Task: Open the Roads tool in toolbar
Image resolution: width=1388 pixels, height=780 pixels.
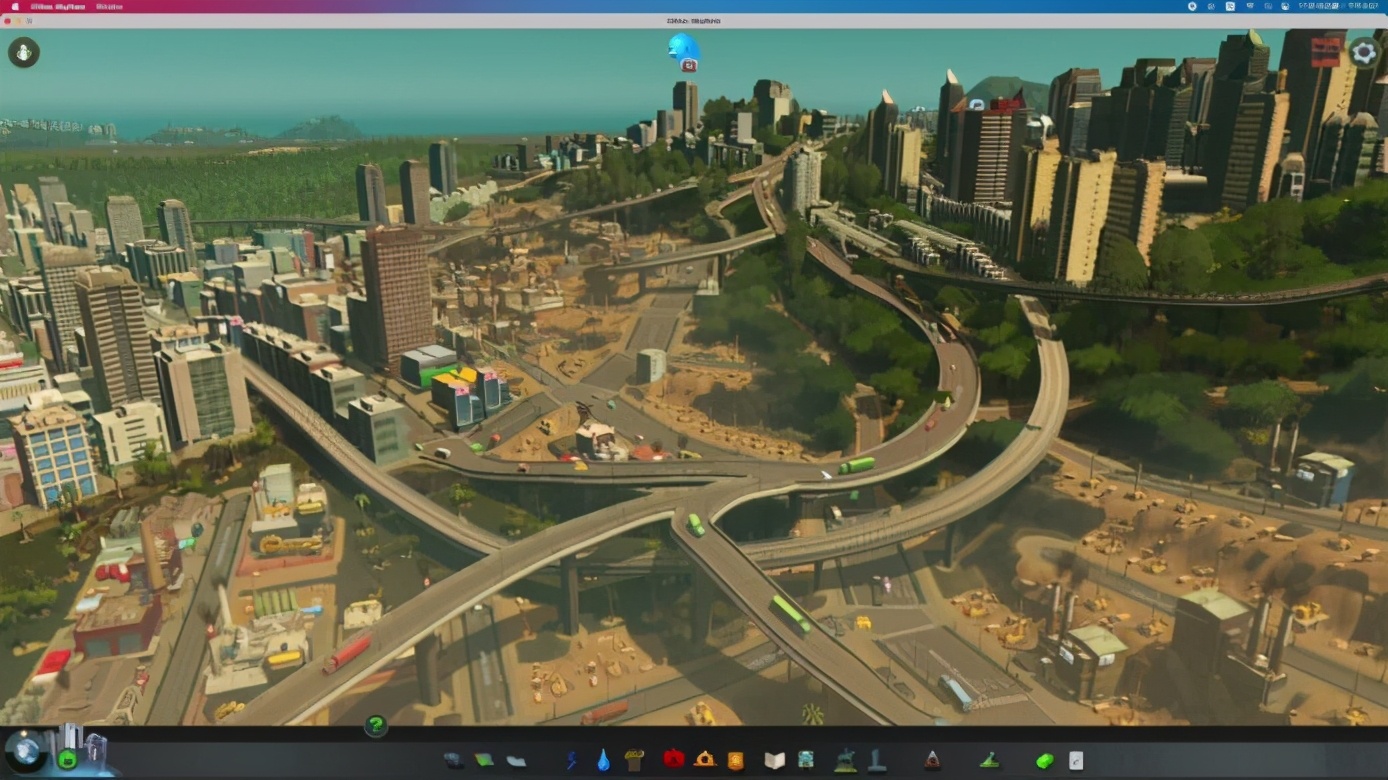Action: pos(453,760)
